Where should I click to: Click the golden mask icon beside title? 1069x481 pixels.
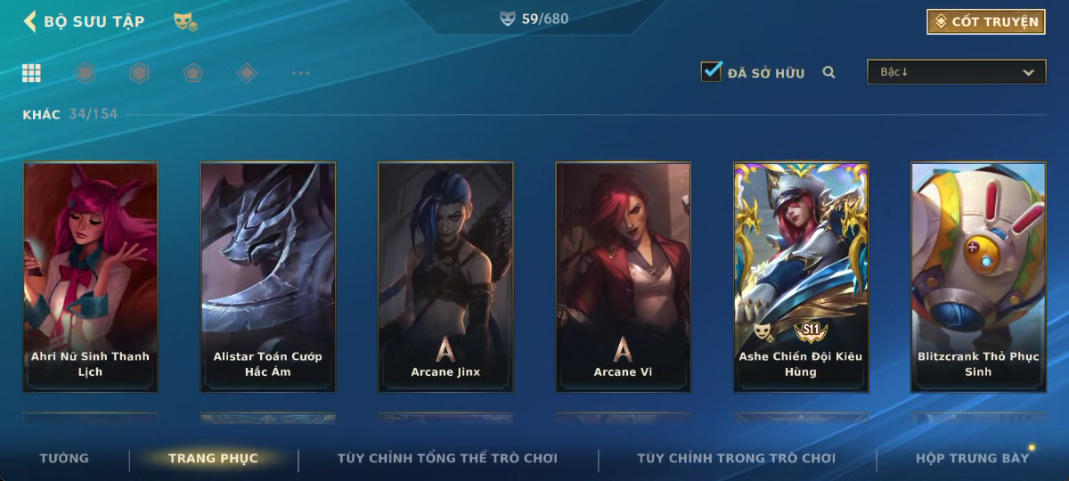(x=185, y=21)
